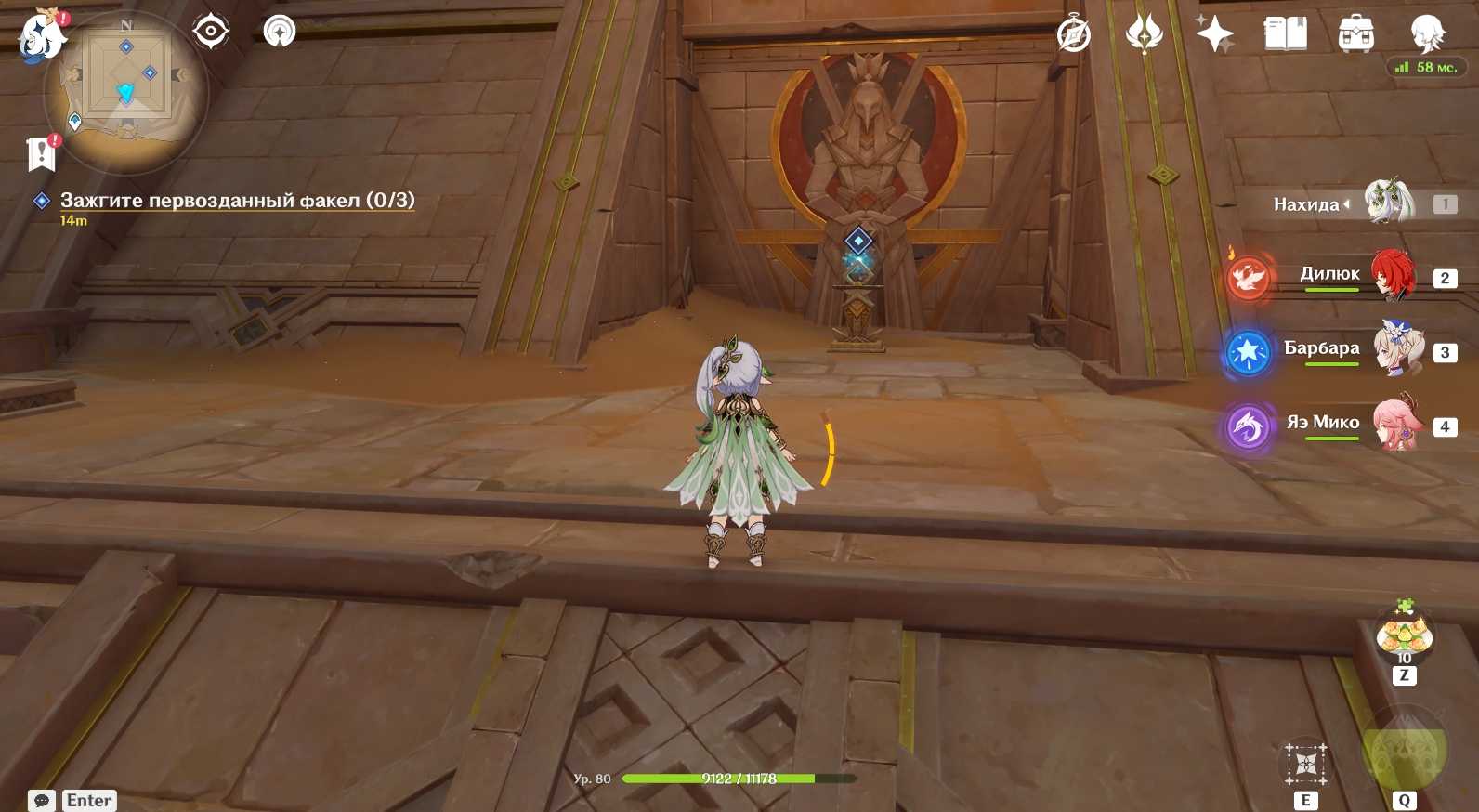1479x812 pixels.
Task: Open the character screen icon
Action: [x=1426, y=35]
